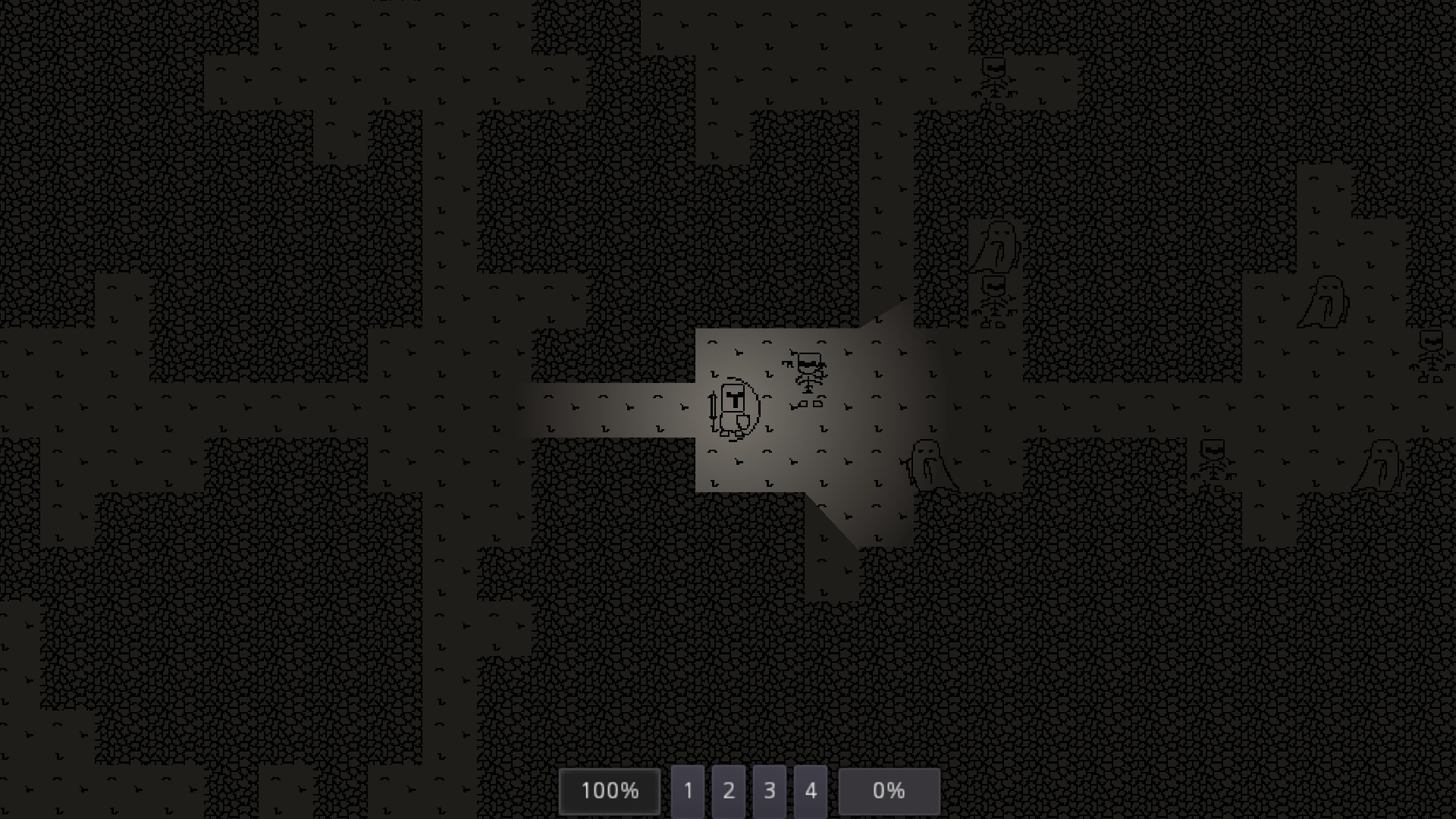Click the 0% mana indicator
The width and height of the screenshot is (1456, 819).
[x=889, y=791]
